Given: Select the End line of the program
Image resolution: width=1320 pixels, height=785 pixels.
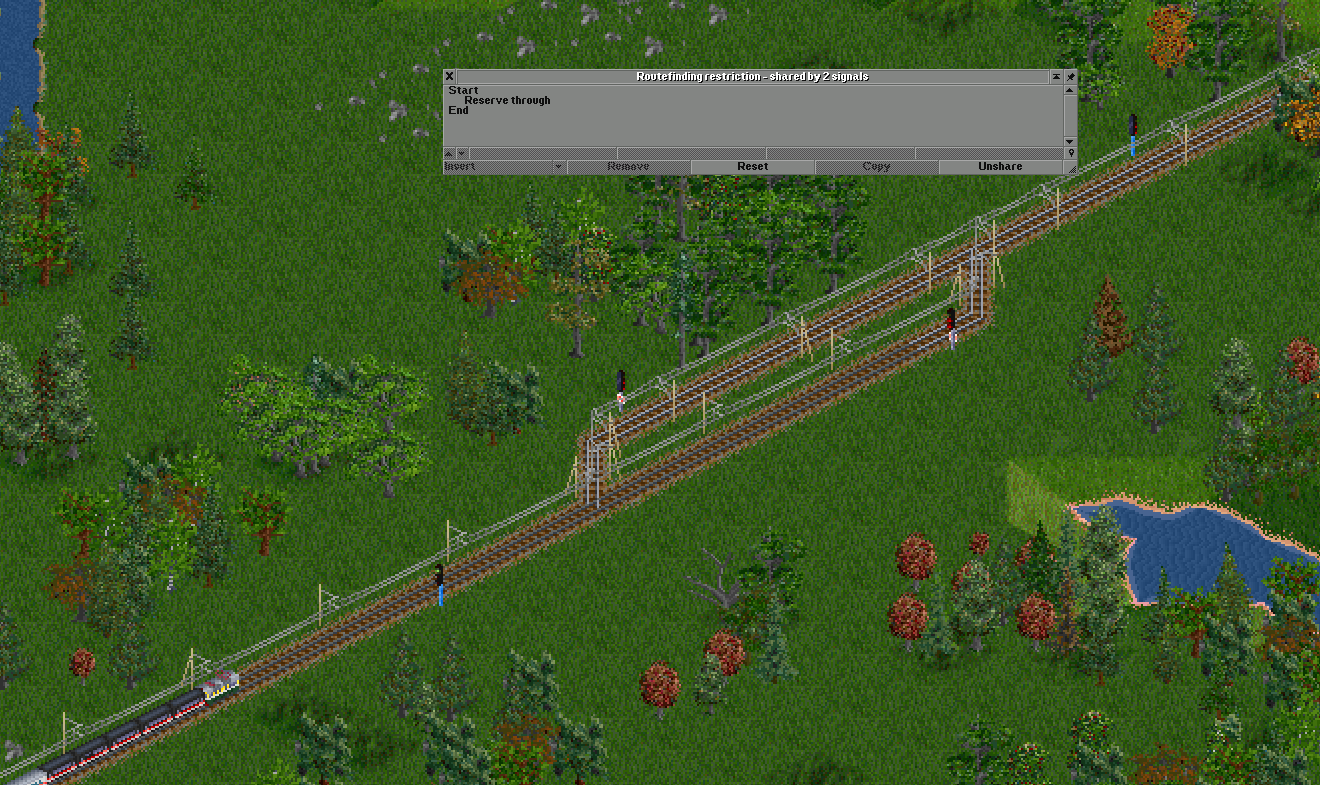Looking at the screenshot, I should click(456, 110).
